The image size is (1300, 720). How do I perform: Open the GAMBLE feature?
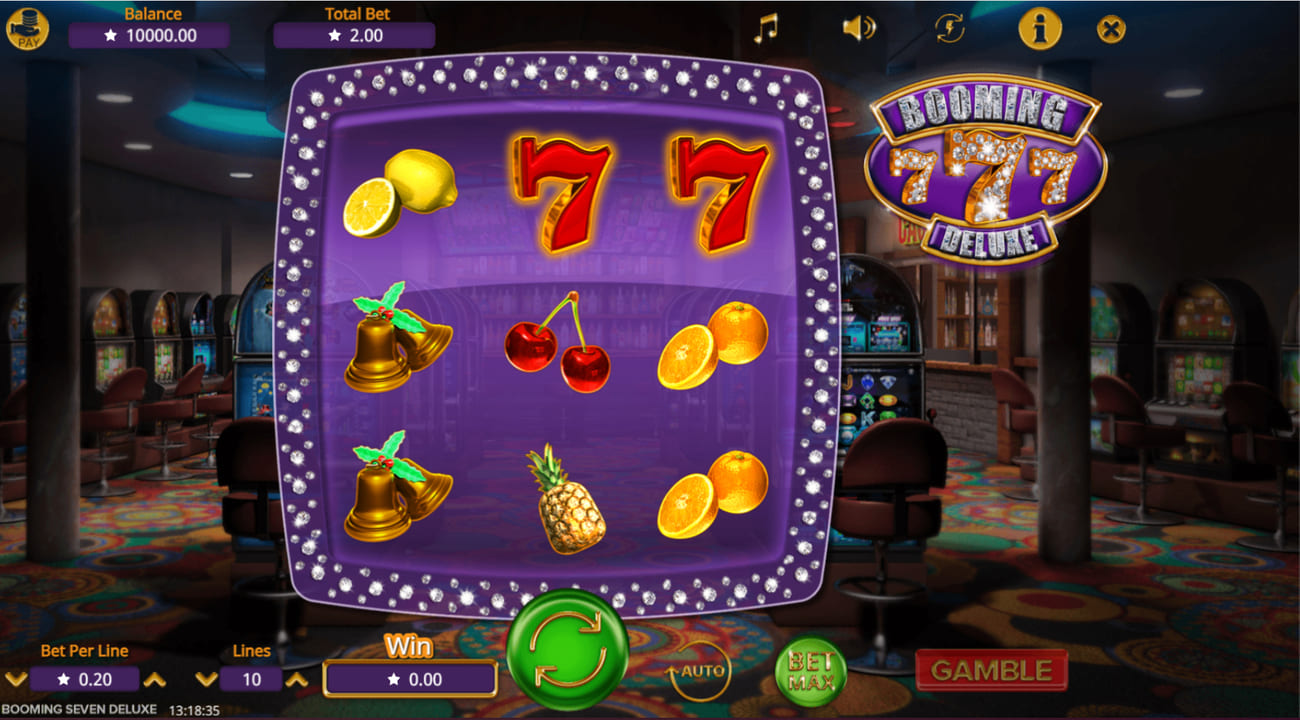[x=992, y=670]
